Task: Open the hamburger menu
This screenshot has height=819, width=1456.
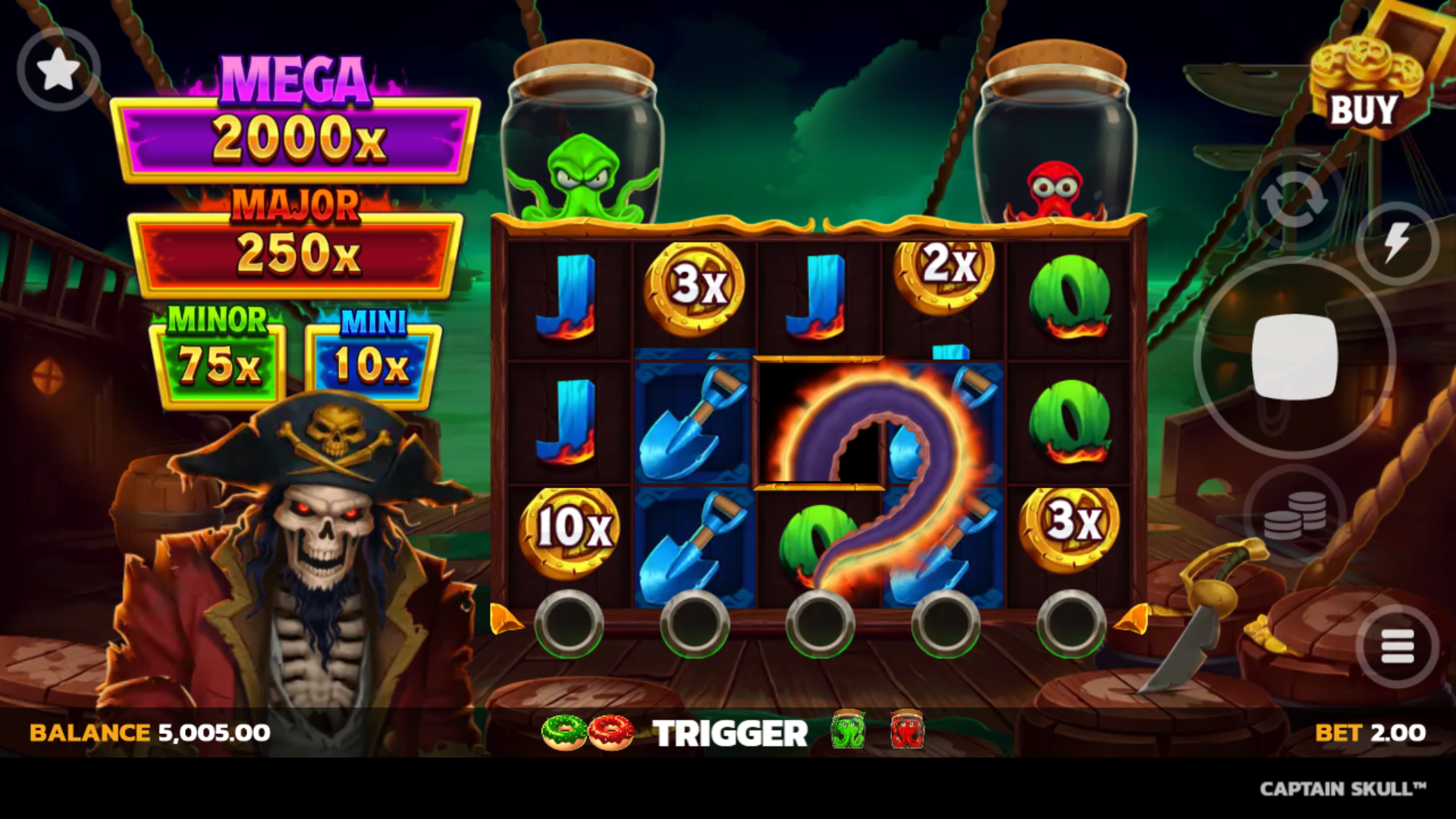Action: click(x=1397, y=647)
